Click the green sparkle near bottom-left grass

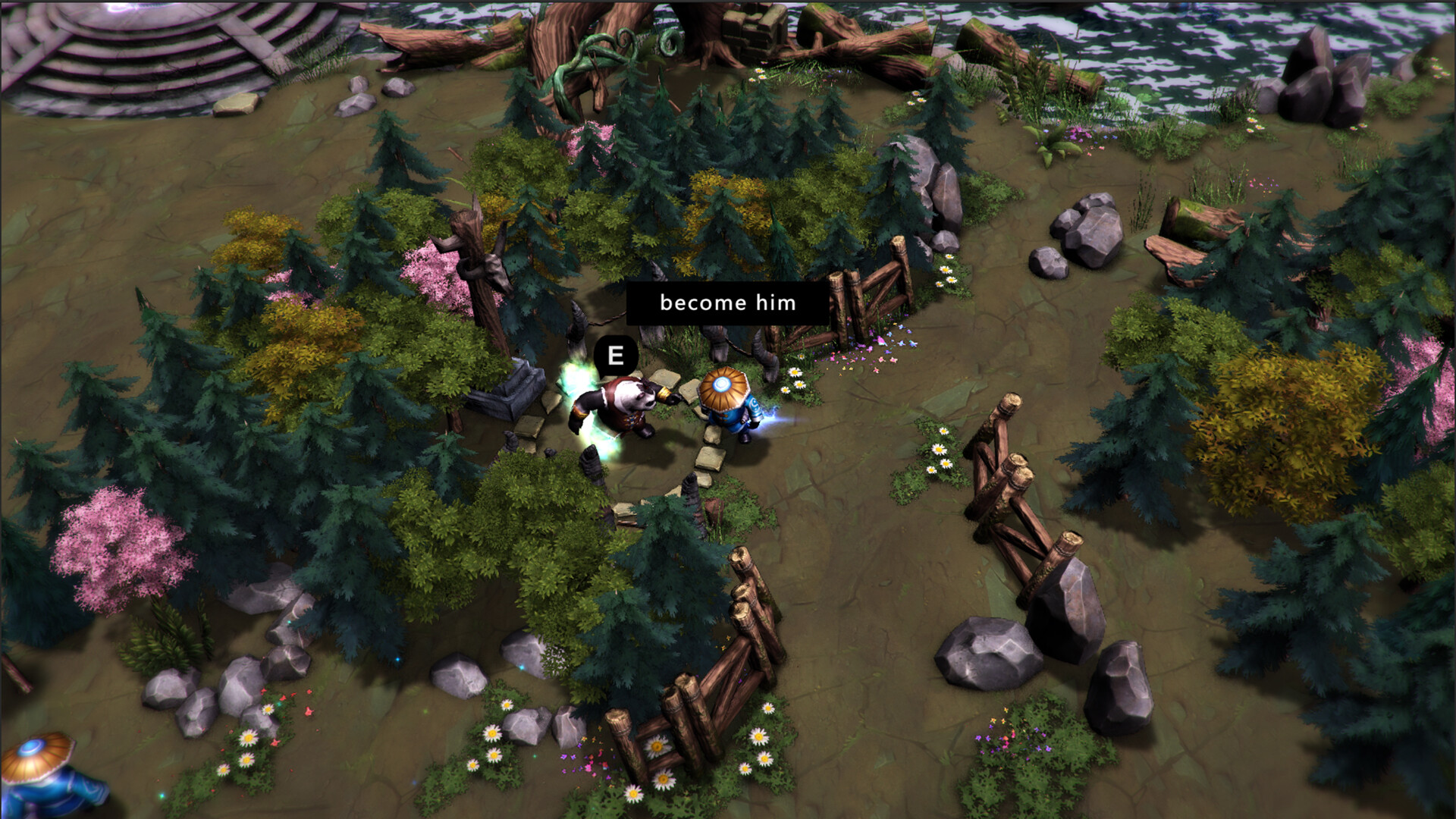pyautogui.click(x=161, y=795)
